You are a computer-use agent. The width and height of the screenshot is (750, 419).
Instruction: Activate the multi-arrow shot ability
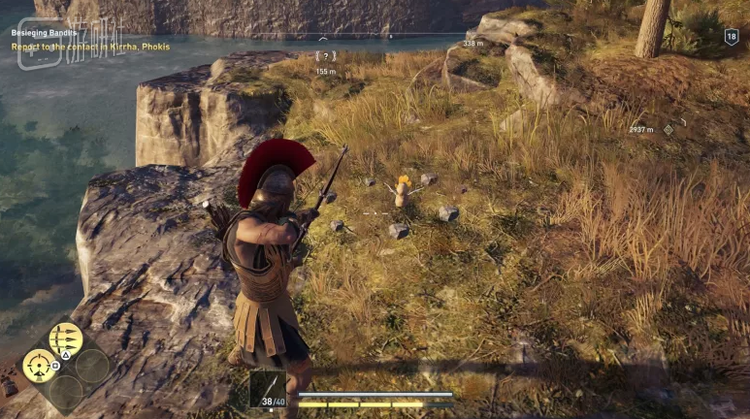point(66,339)
